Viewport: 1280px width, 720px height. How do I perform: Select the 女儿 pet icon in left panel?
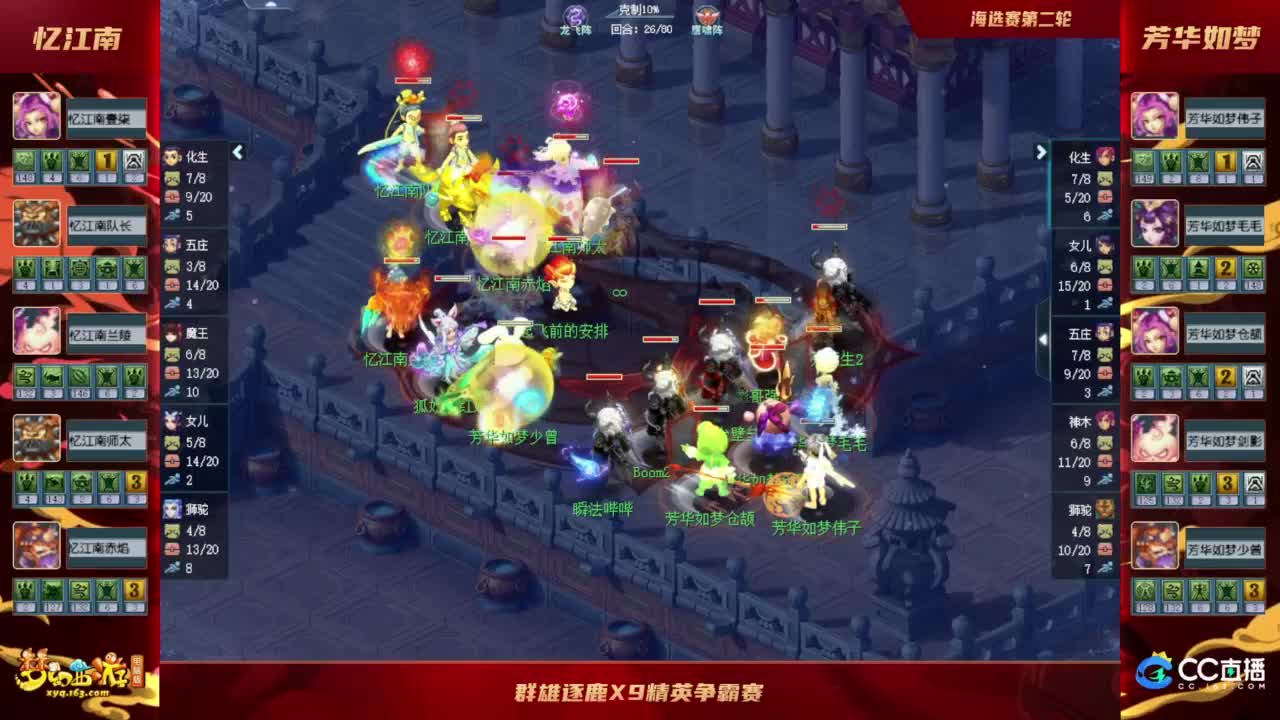click(x=171, y=420)
